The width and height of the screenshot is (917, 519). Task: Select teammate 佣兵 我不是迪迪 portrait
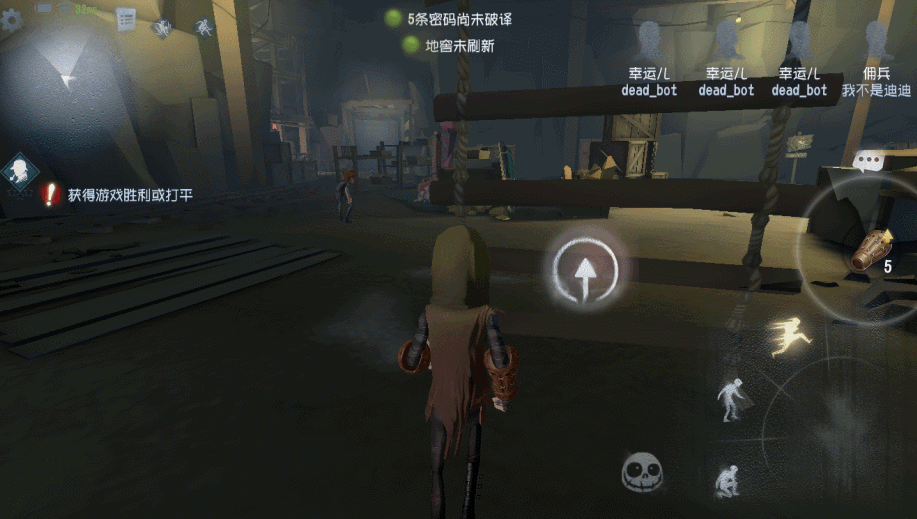coord(876,43)
